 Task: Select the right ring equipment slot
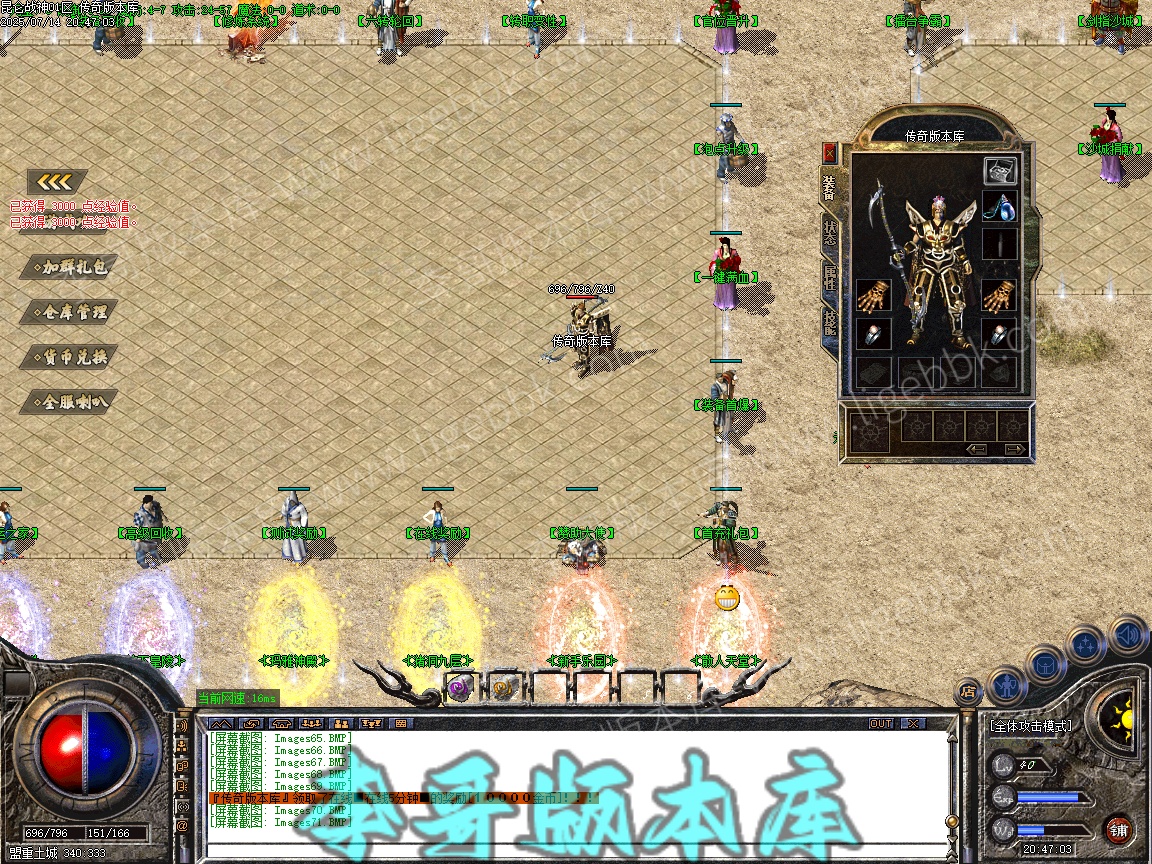point(1000,334)
